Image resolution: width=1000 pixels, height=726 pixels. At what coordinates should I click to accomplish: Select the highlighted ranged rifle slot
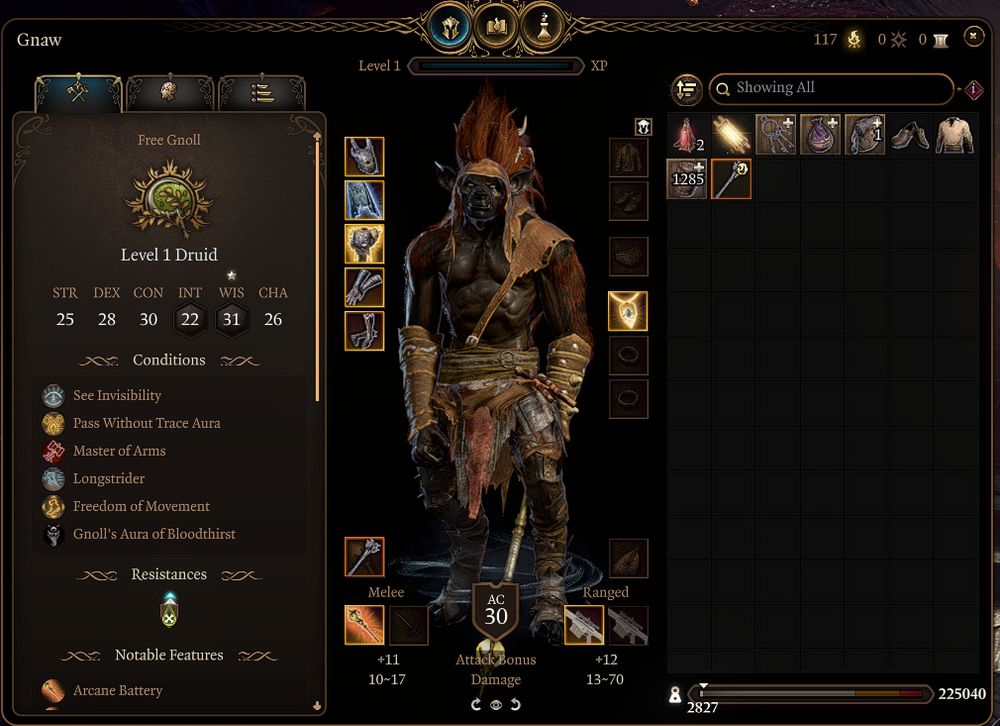[584, 625]
